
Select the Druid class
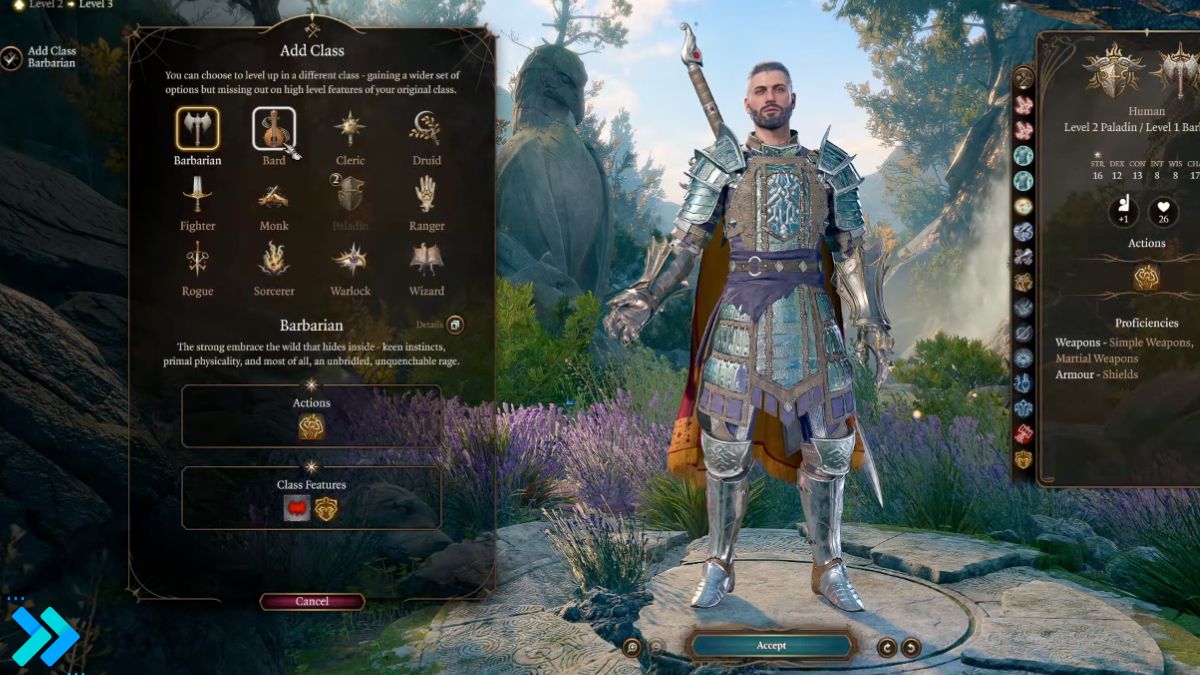[426, 129]
